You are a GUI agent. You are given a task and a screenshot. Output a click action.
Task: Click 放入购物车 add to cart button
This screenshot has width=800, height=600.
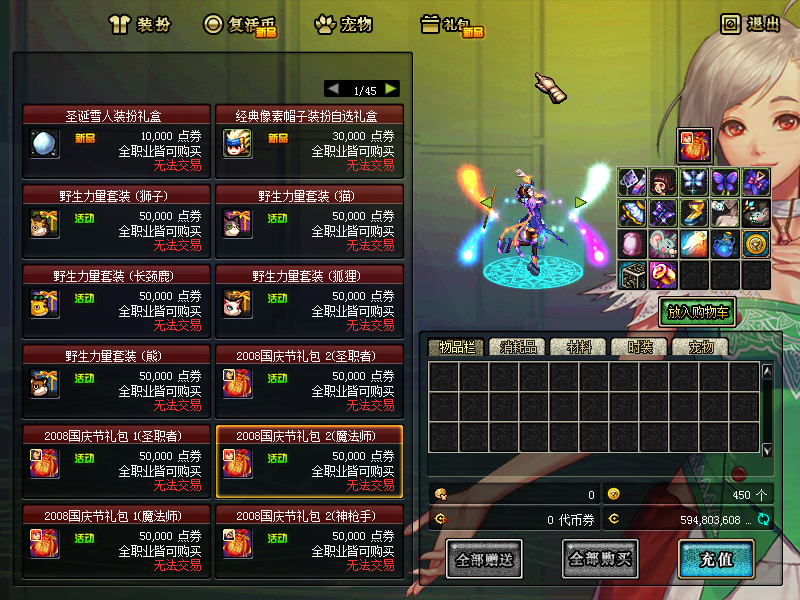pyautogui.click(x=697, y=312)
